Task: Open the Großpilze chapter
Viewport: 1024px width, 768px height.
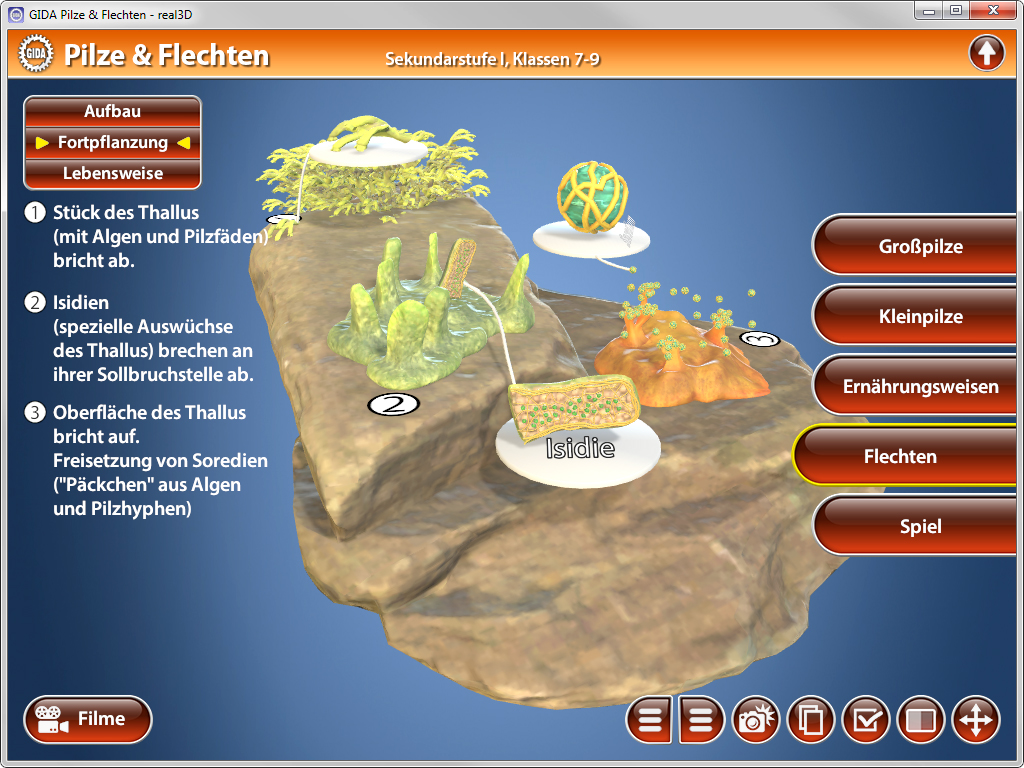Action: [x=920, y=246]
